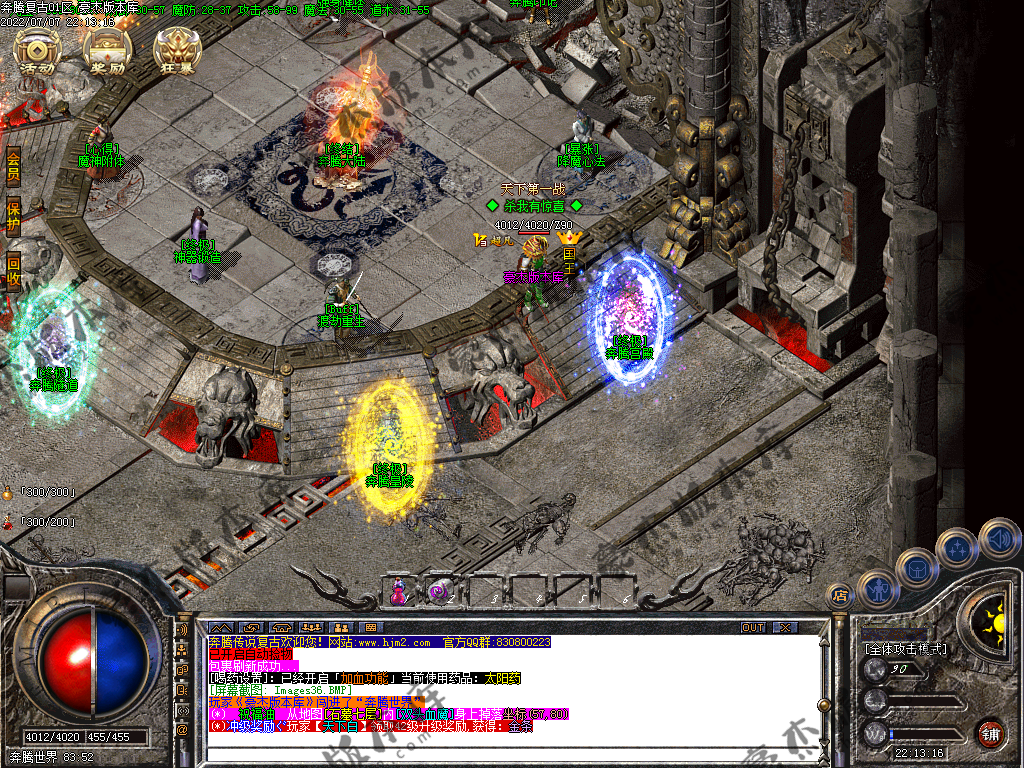The image size is (1024, 768).
Task: Close the game using the X button
Action: [787, 627]
